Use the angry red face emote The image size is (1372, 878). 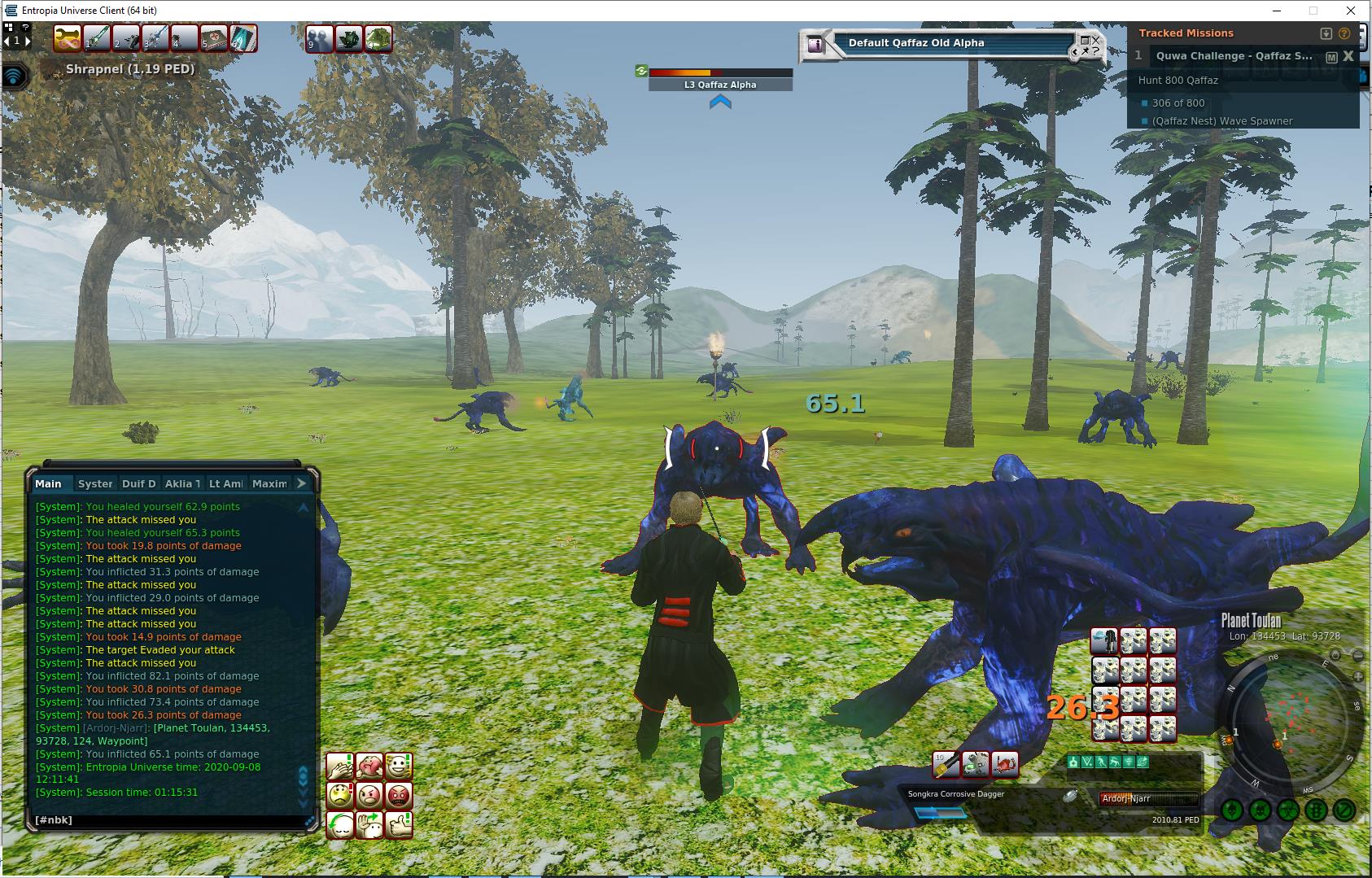tap(398, 795)
